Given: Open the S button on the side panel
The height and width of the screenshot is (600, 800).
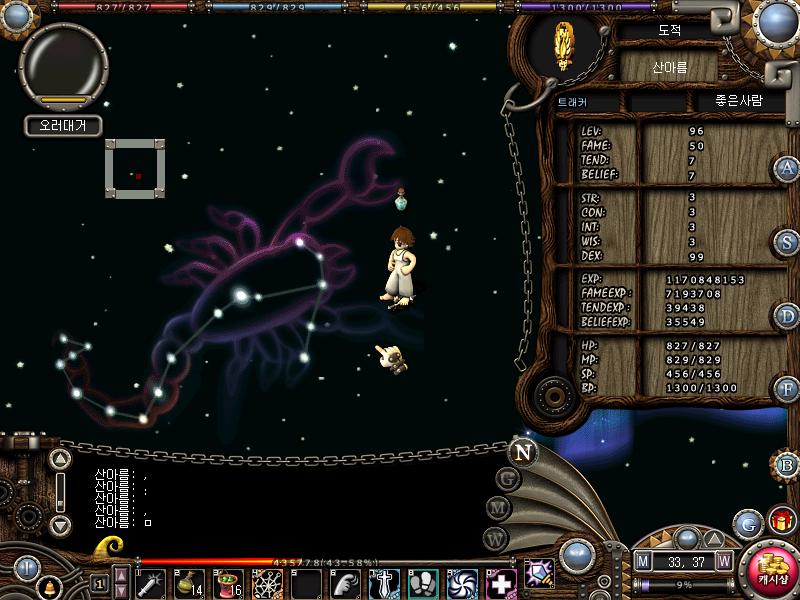Looking at the screenshot, I should [x=787, y=242].
